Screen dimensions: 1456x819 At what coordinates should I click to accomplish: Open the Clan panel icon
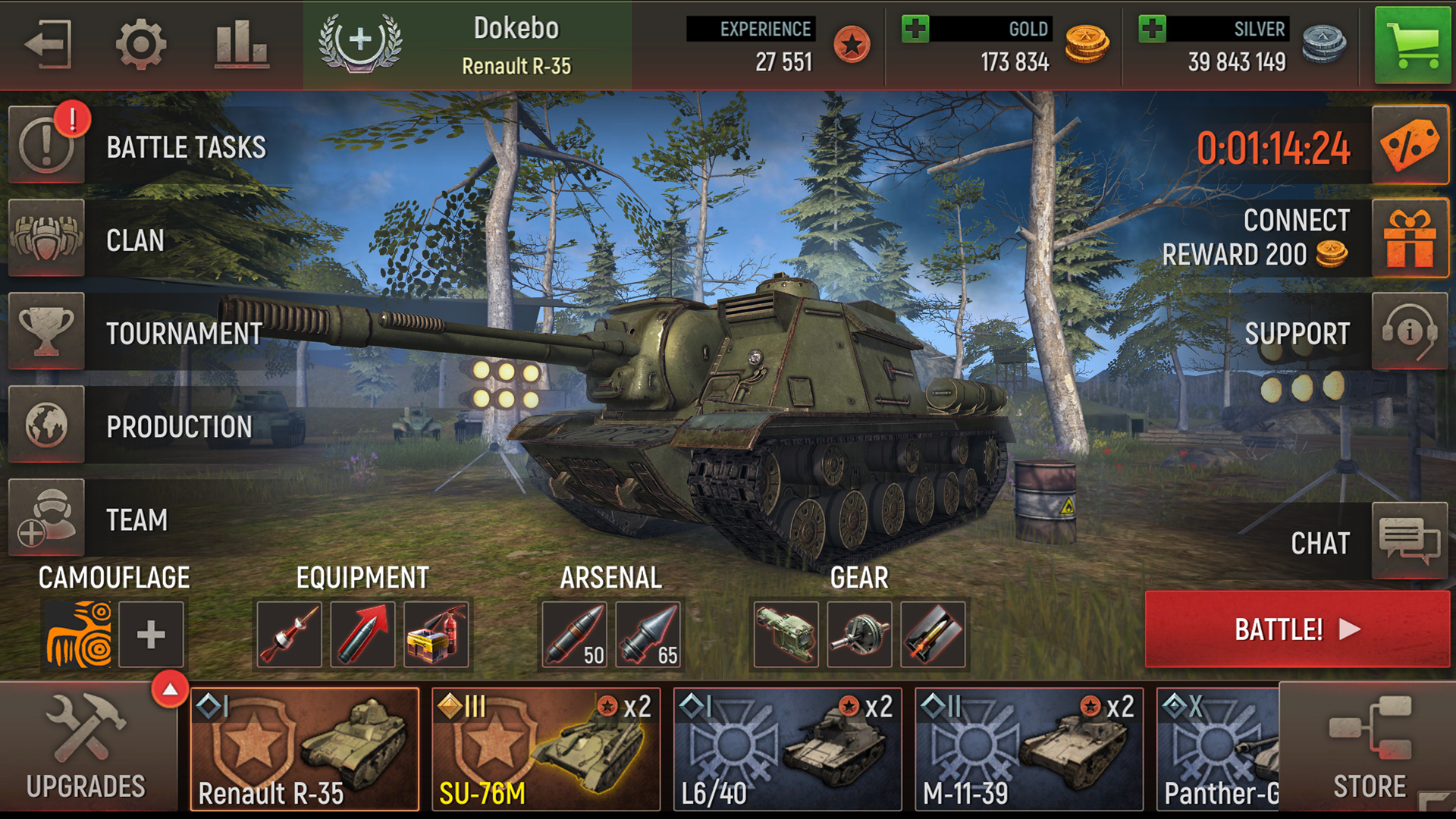tap(45, 240)
